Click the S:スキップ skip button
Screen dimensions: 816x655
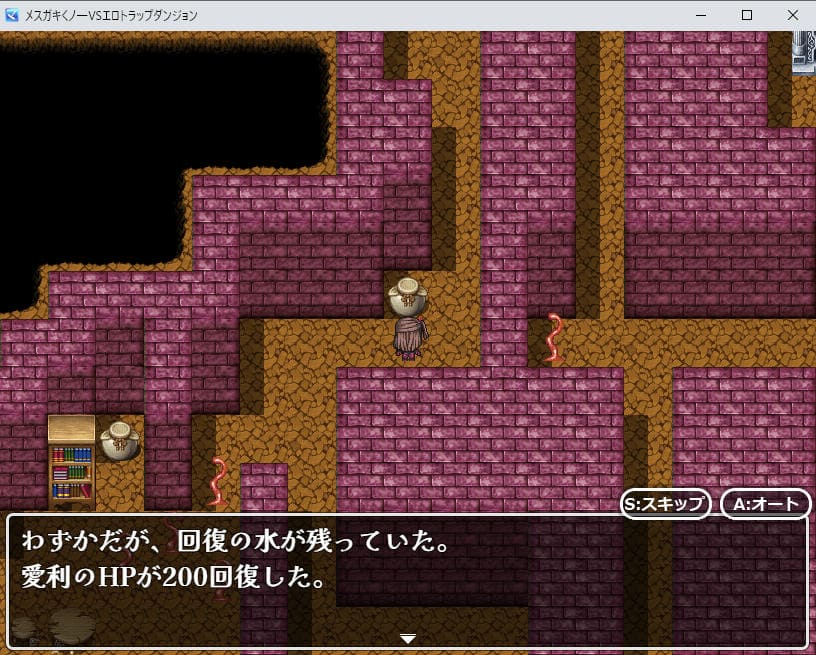665,504
